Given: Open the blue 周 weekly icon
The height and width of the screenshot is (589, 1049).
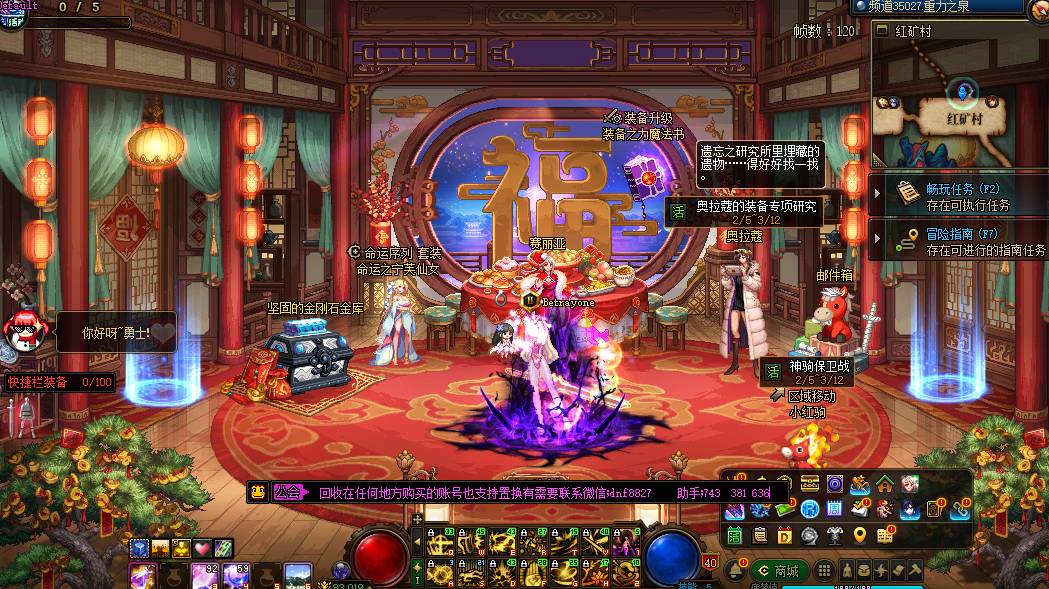Looking at the screenshot, I should pos(835,510).
